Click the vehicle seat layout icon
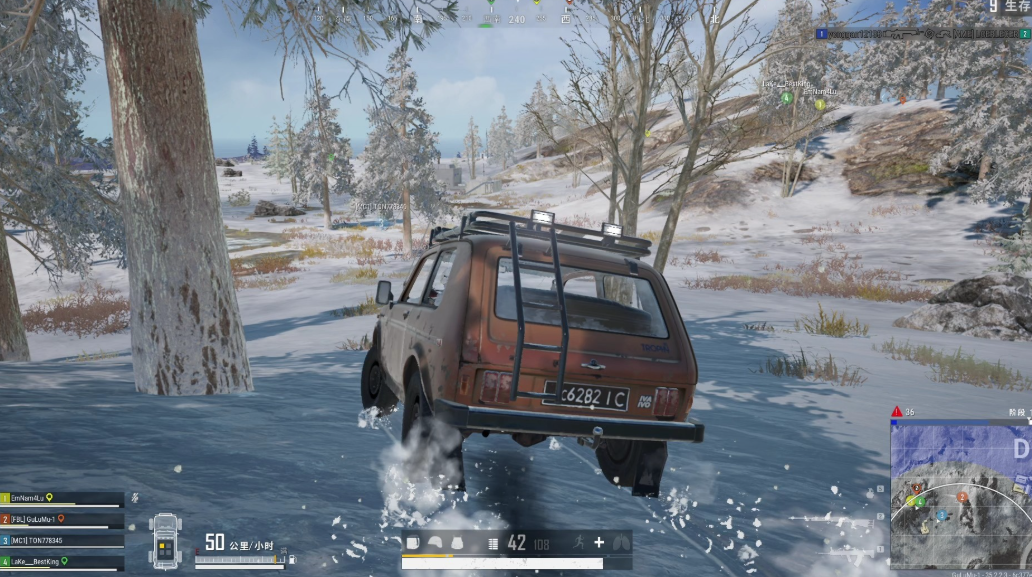1032x577 pixels. coord(164,540)
